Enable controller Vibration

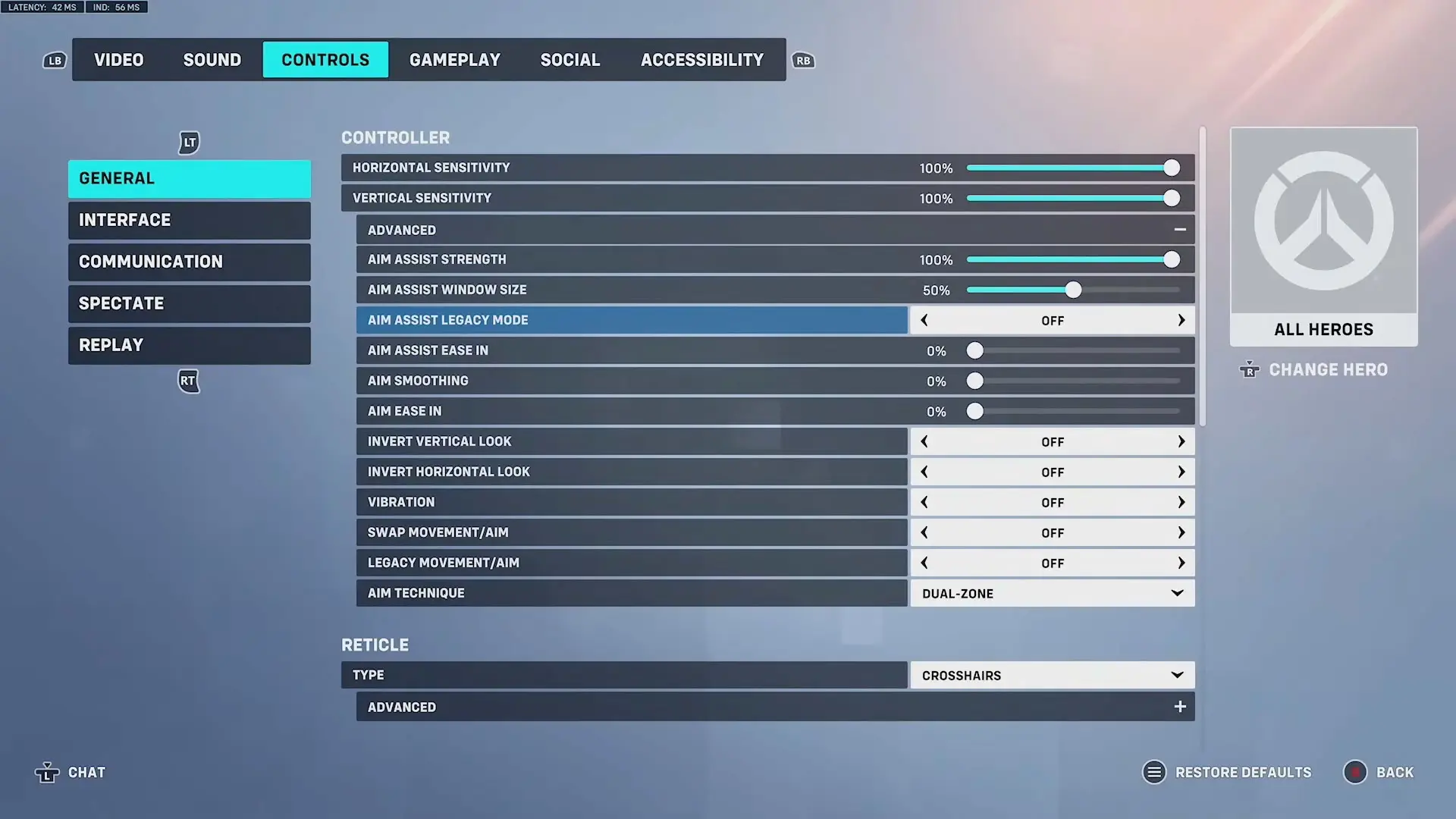click(1181, 501)
